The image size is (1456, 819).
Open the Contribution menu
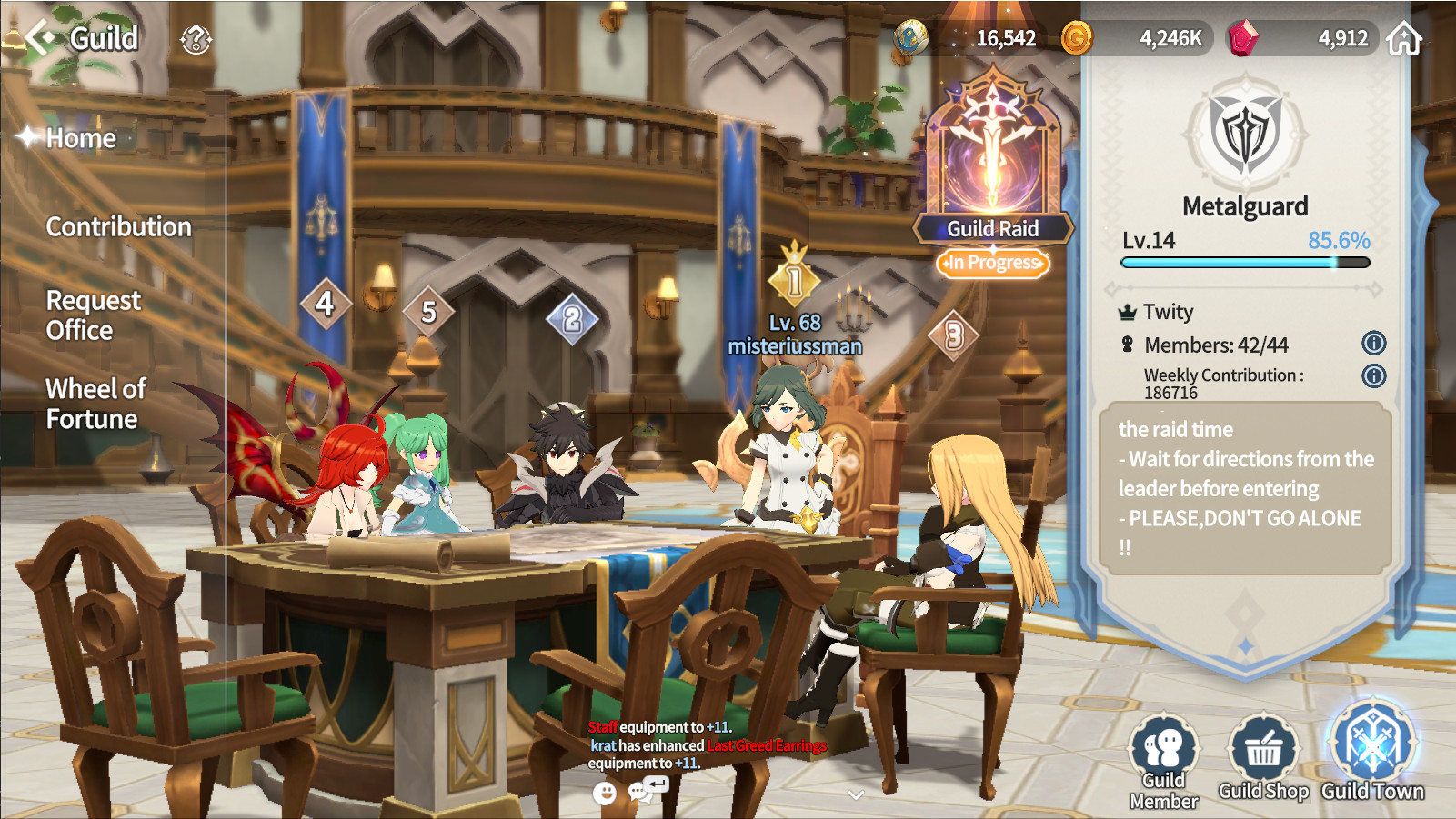pos(119,226)
